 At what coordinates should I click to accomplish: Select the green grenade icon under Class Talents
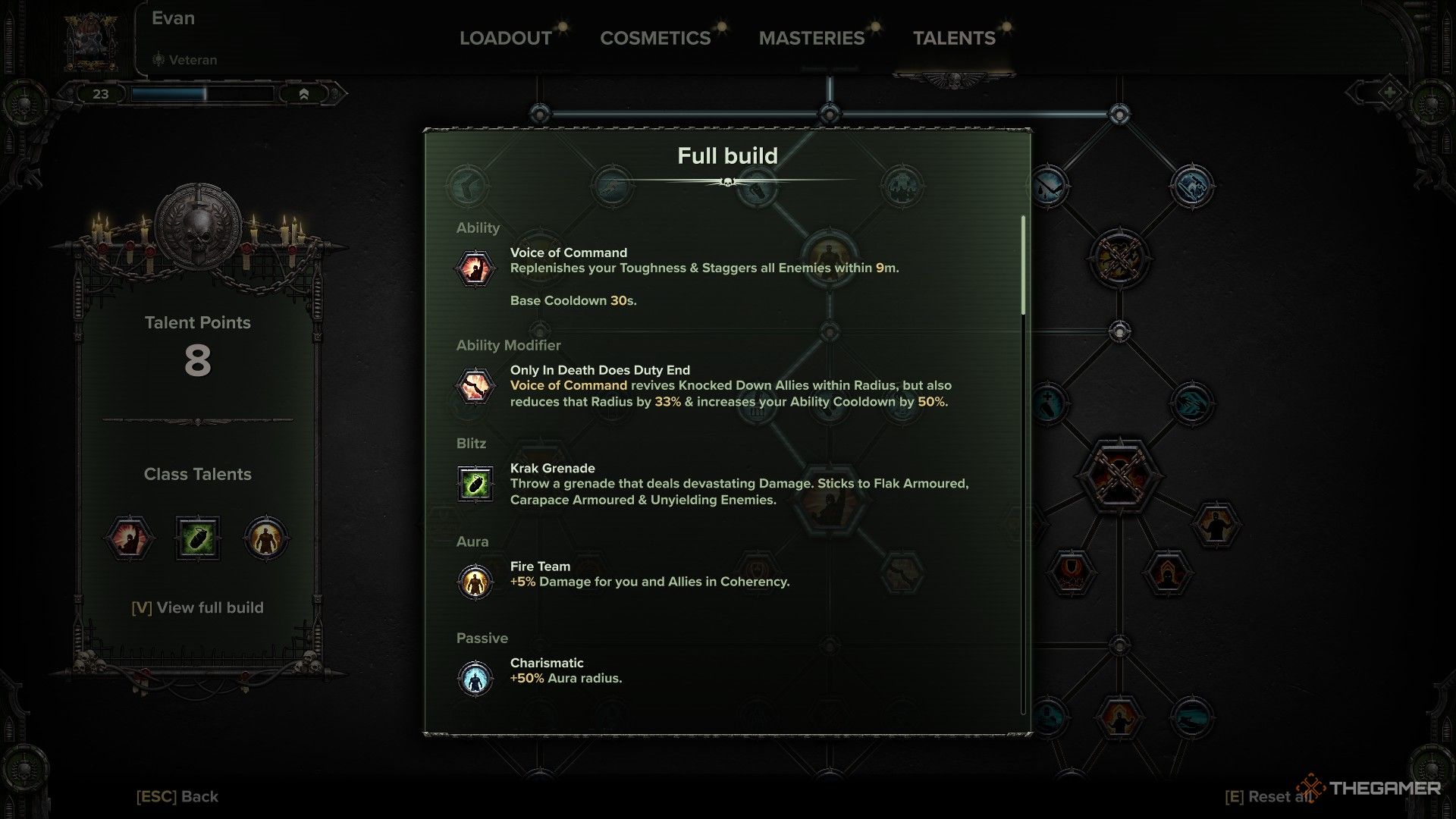(198, 538)
